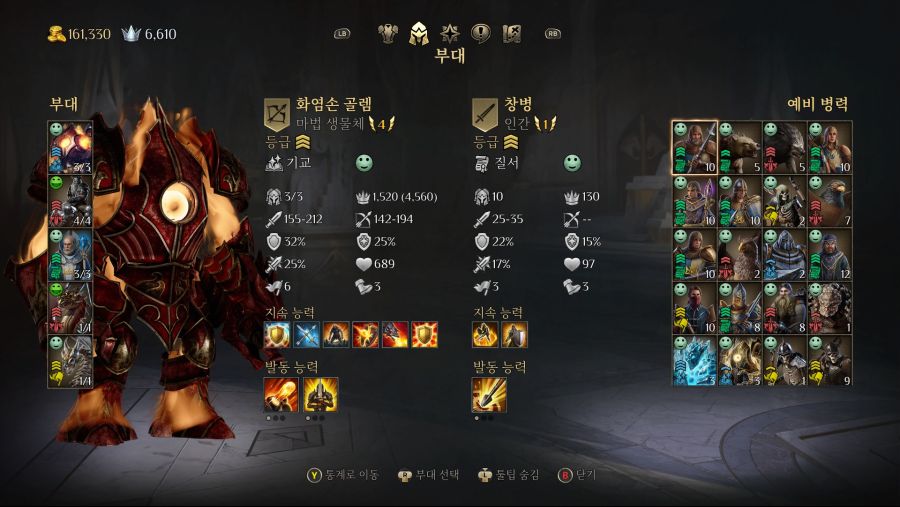Choose the blonde woman reserve unit
Viewport: 900px width, 507px height.
pyautogui.click(x=830, y=147)
